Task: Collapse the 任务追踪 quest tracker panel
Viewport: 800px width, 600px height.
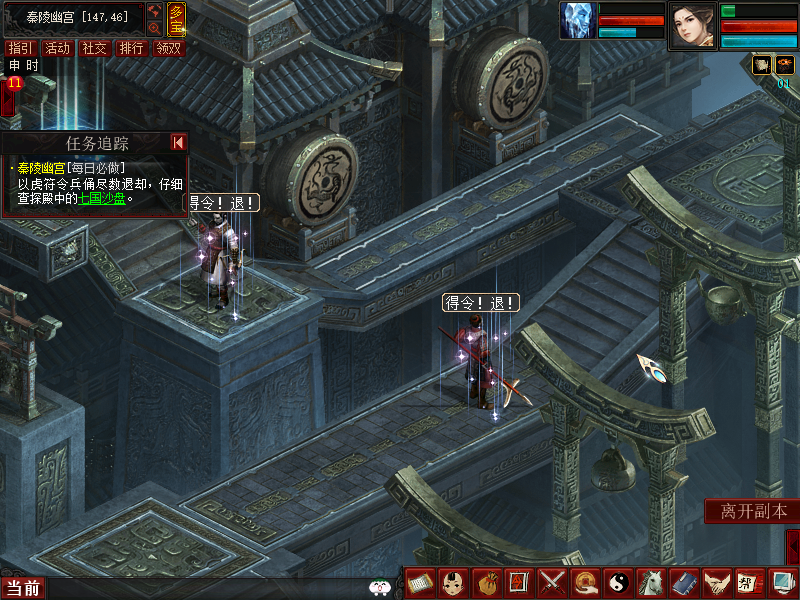Action: click(x=178, y=143)
